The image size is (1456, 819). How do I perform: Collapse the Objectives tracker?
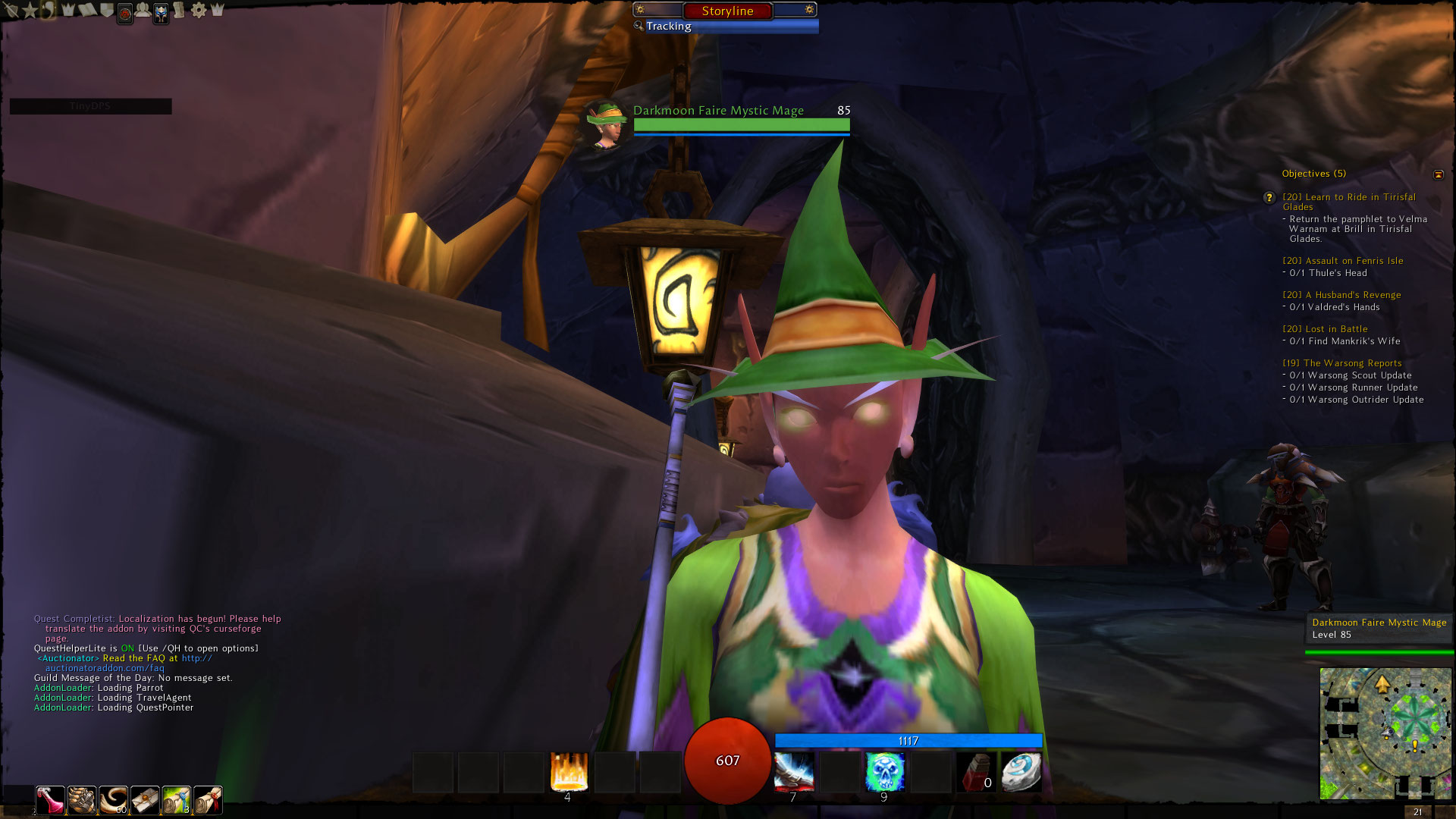click(1439, 174)
